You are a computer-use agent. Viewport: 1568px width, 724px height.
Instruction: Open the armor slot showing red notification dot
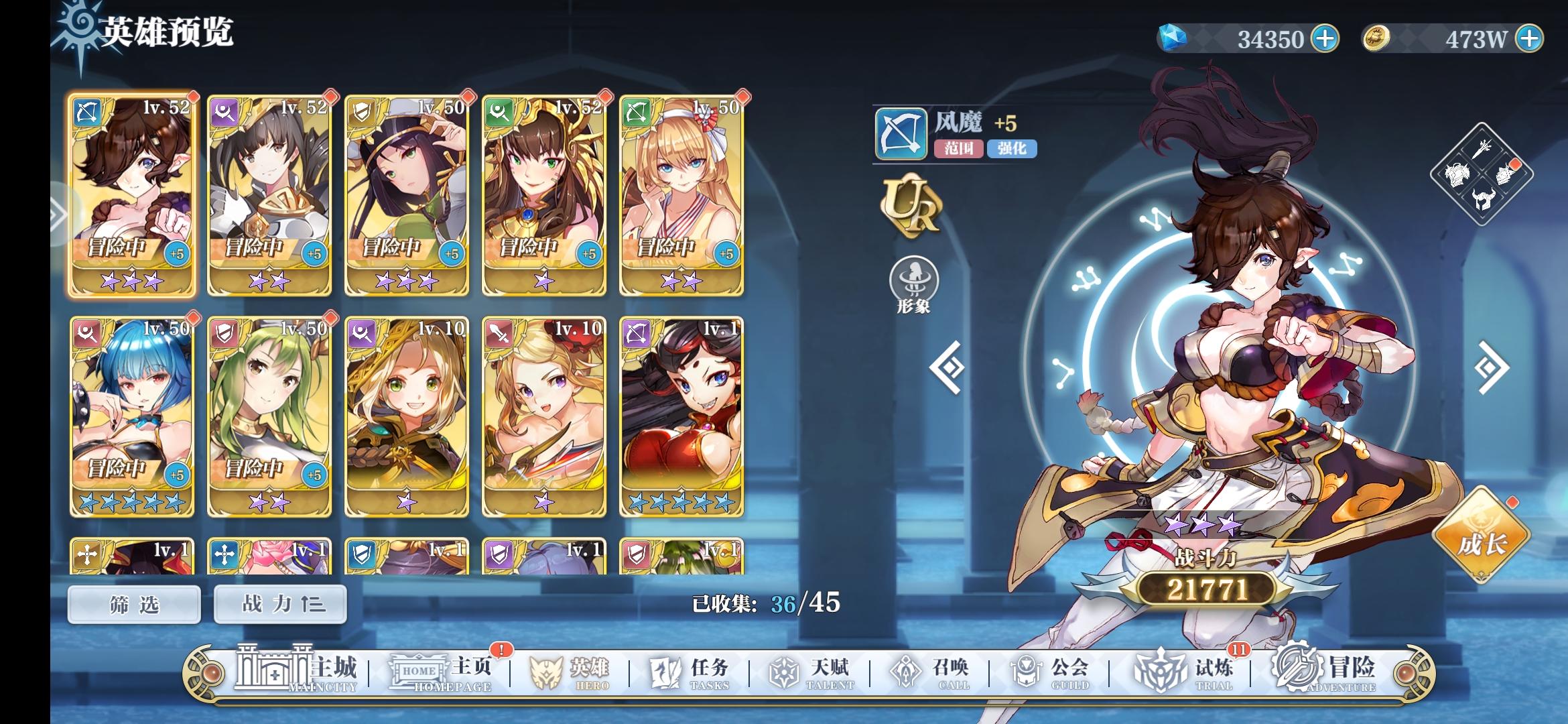pos(1506,176)
